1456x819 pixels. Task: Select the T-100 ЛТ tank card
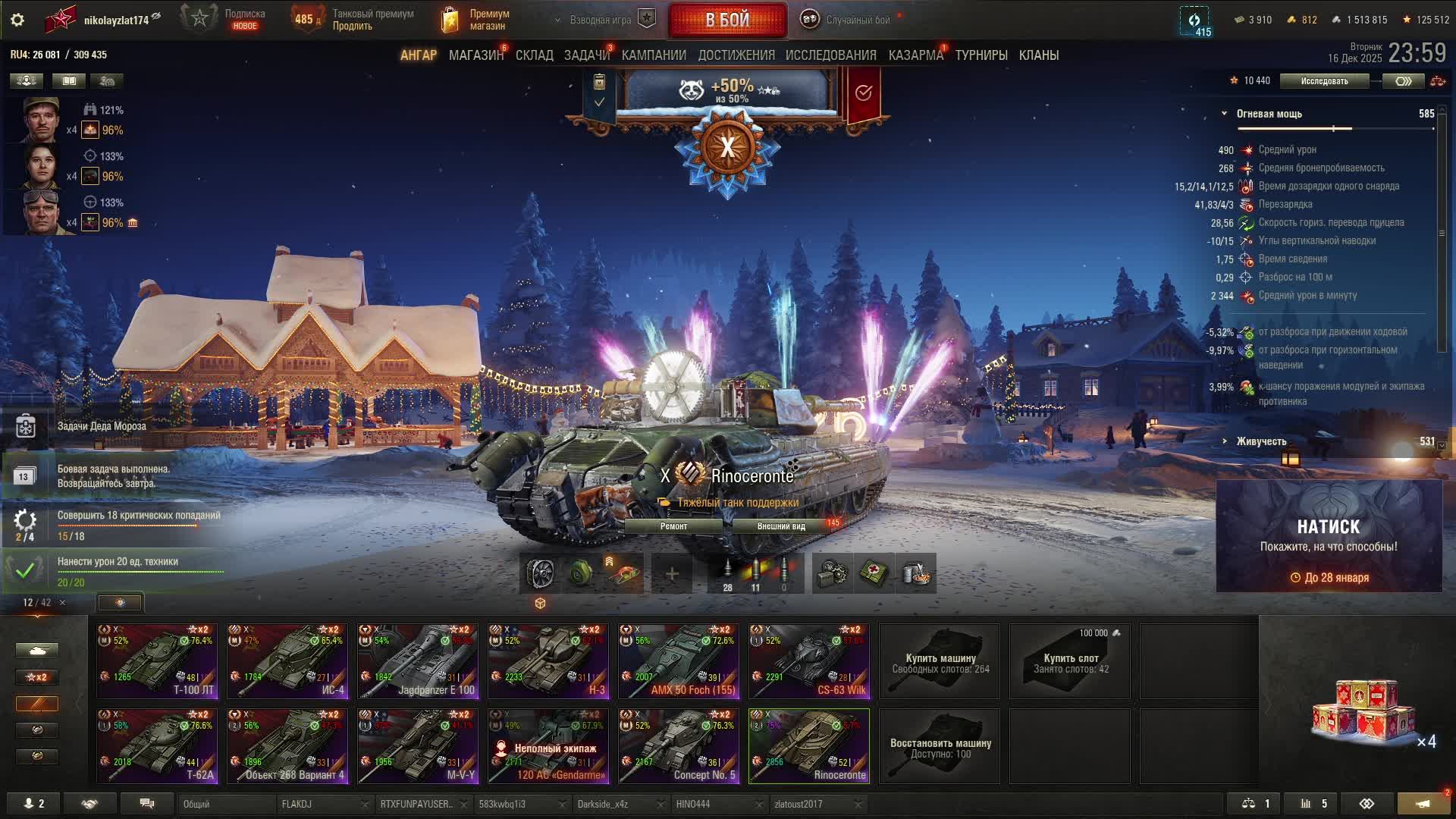point(157,661)
